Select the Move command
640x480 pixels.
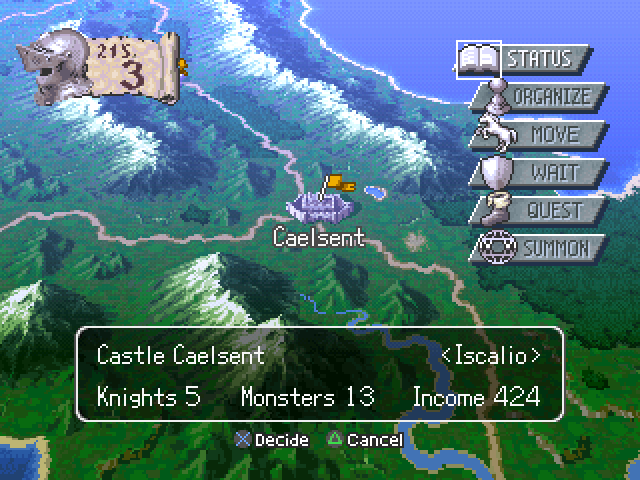pos(546,135)
